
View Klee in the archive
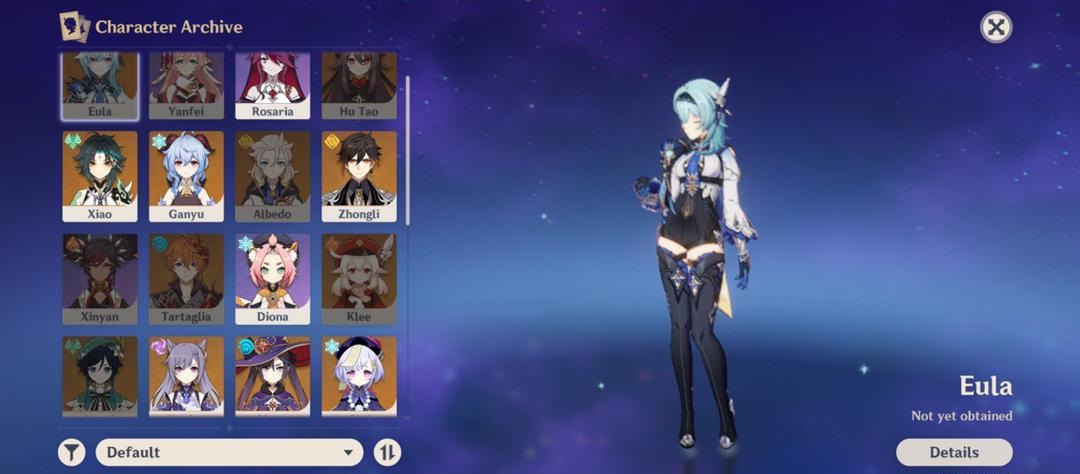(x=359, y=279)
